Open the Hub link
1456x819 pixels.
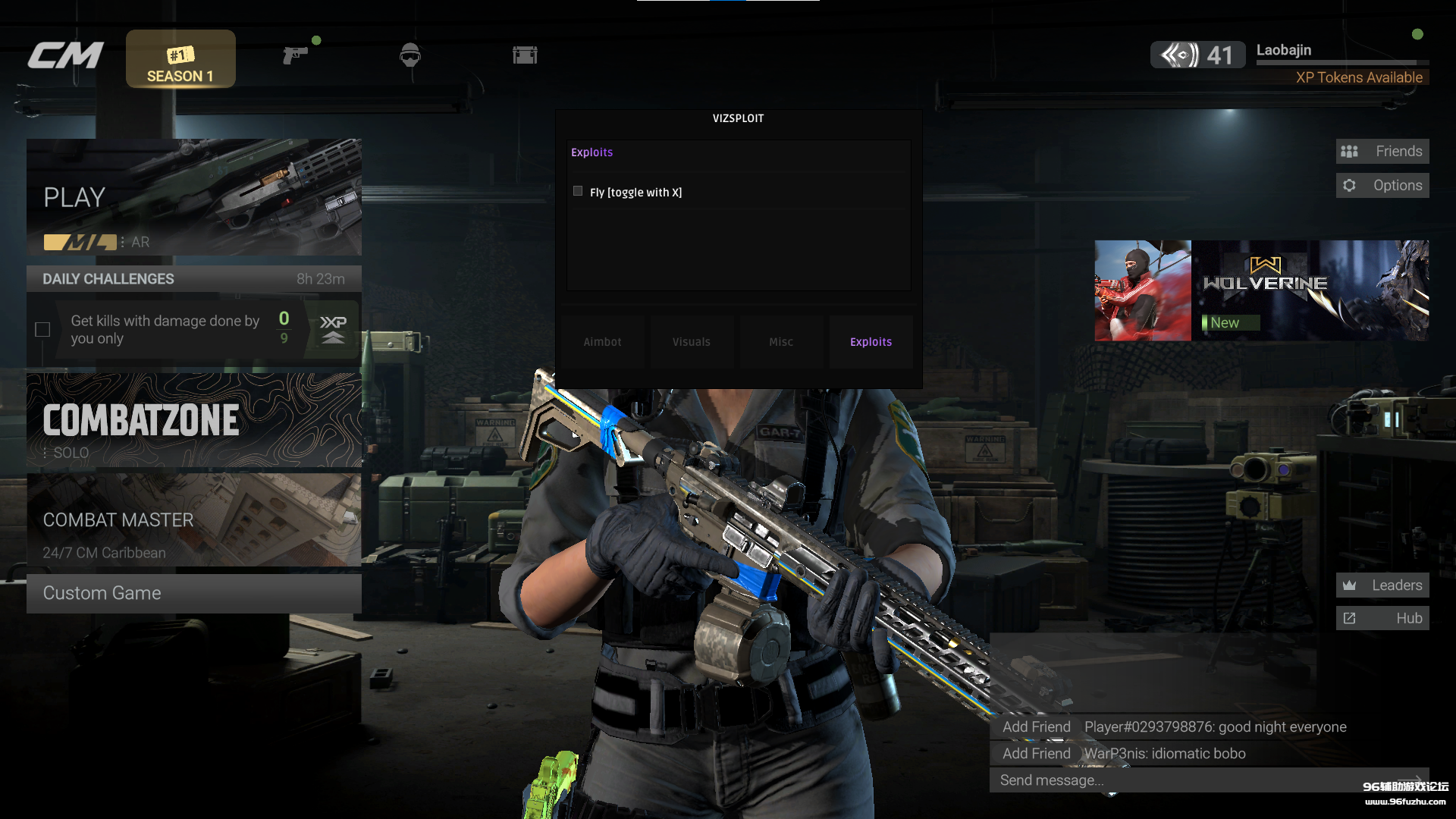click(x=1382, y=619)
